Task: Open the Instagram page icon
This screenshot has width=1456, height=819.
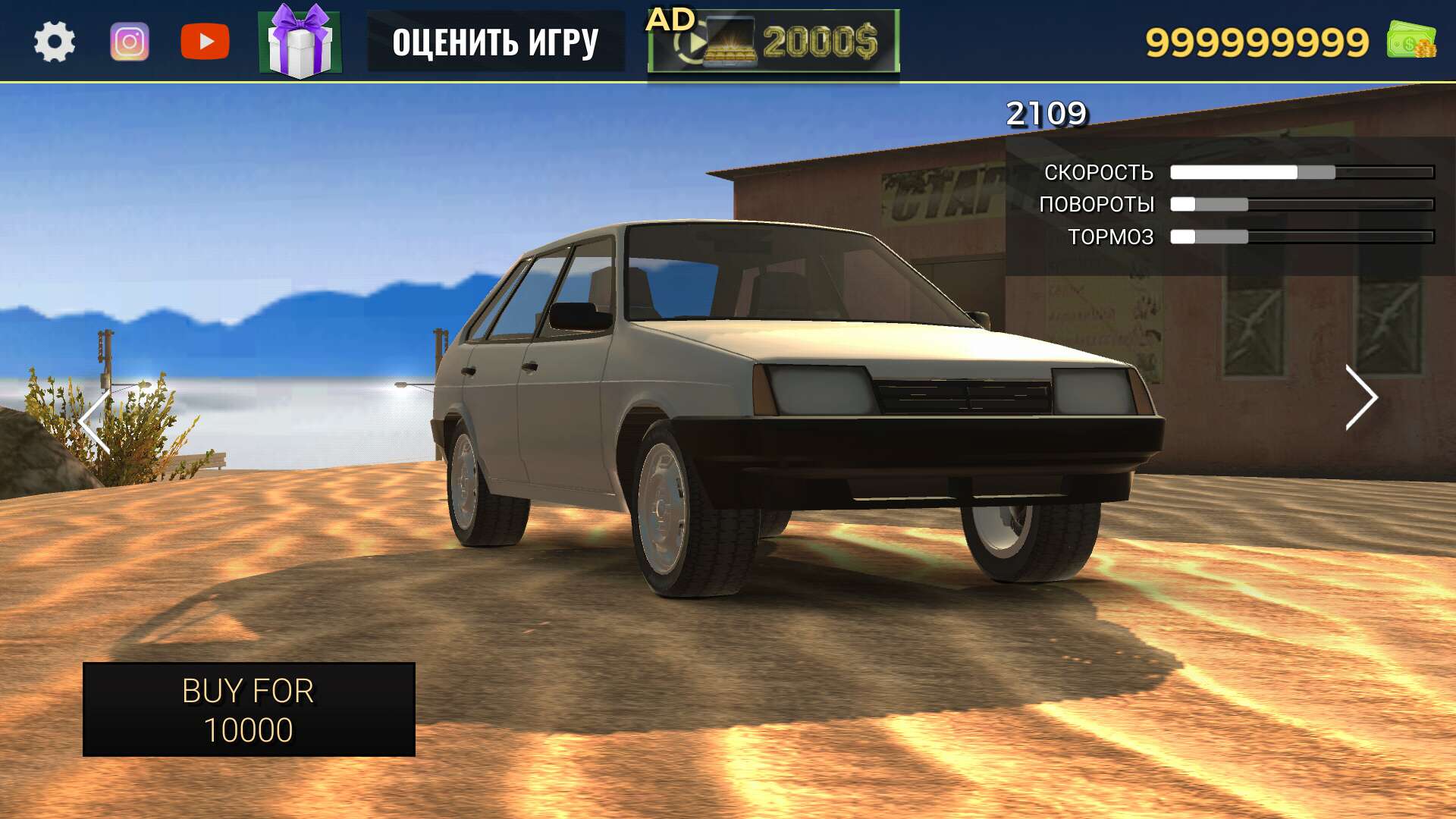Action: 129,39
